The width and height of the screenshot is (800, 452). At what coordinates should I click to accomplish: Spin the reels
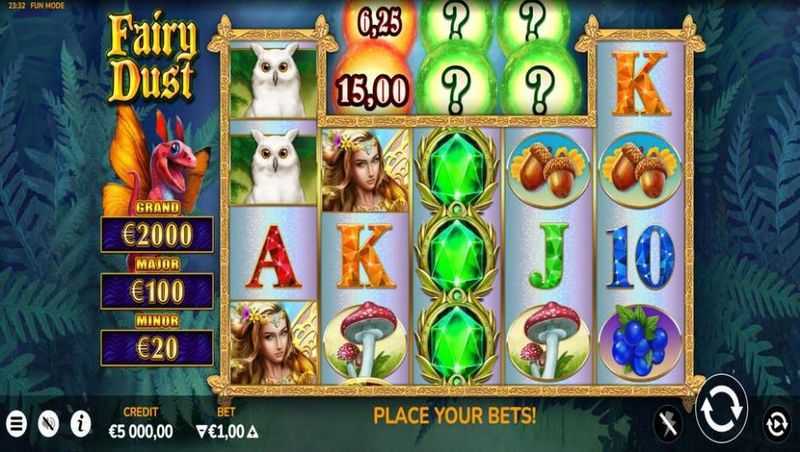pyautogui.click(x=721, y=409)
